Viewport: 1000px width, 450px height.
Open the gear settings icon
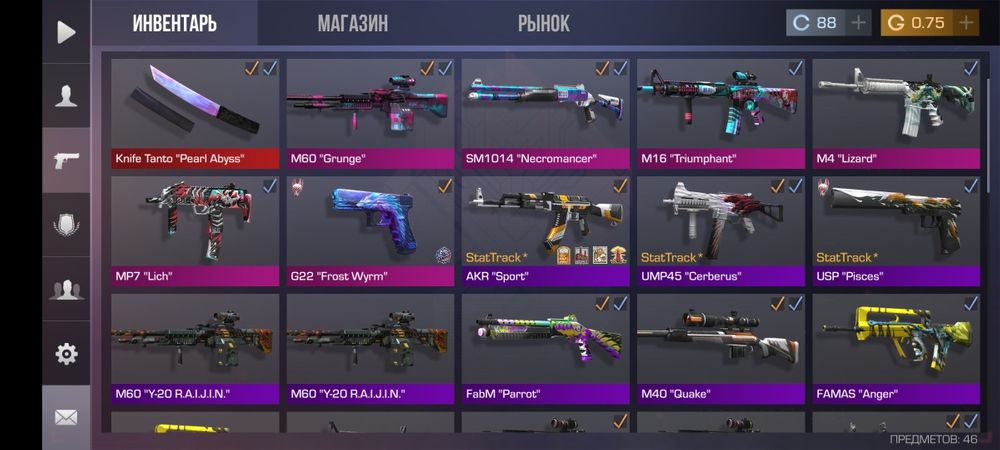pos(66,353)
